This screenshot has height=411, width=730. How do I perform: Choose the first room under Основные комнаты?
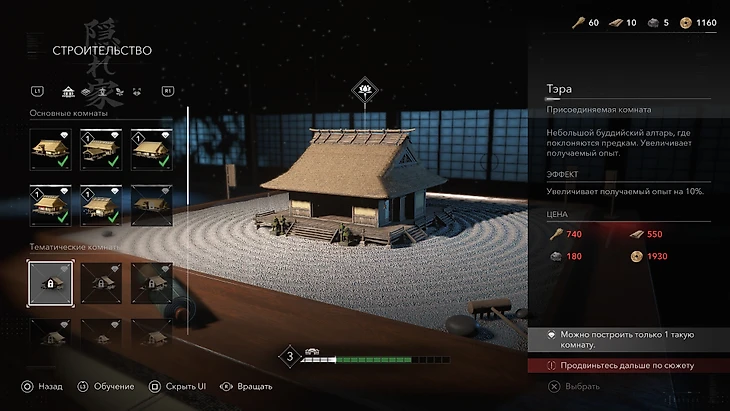49,149
